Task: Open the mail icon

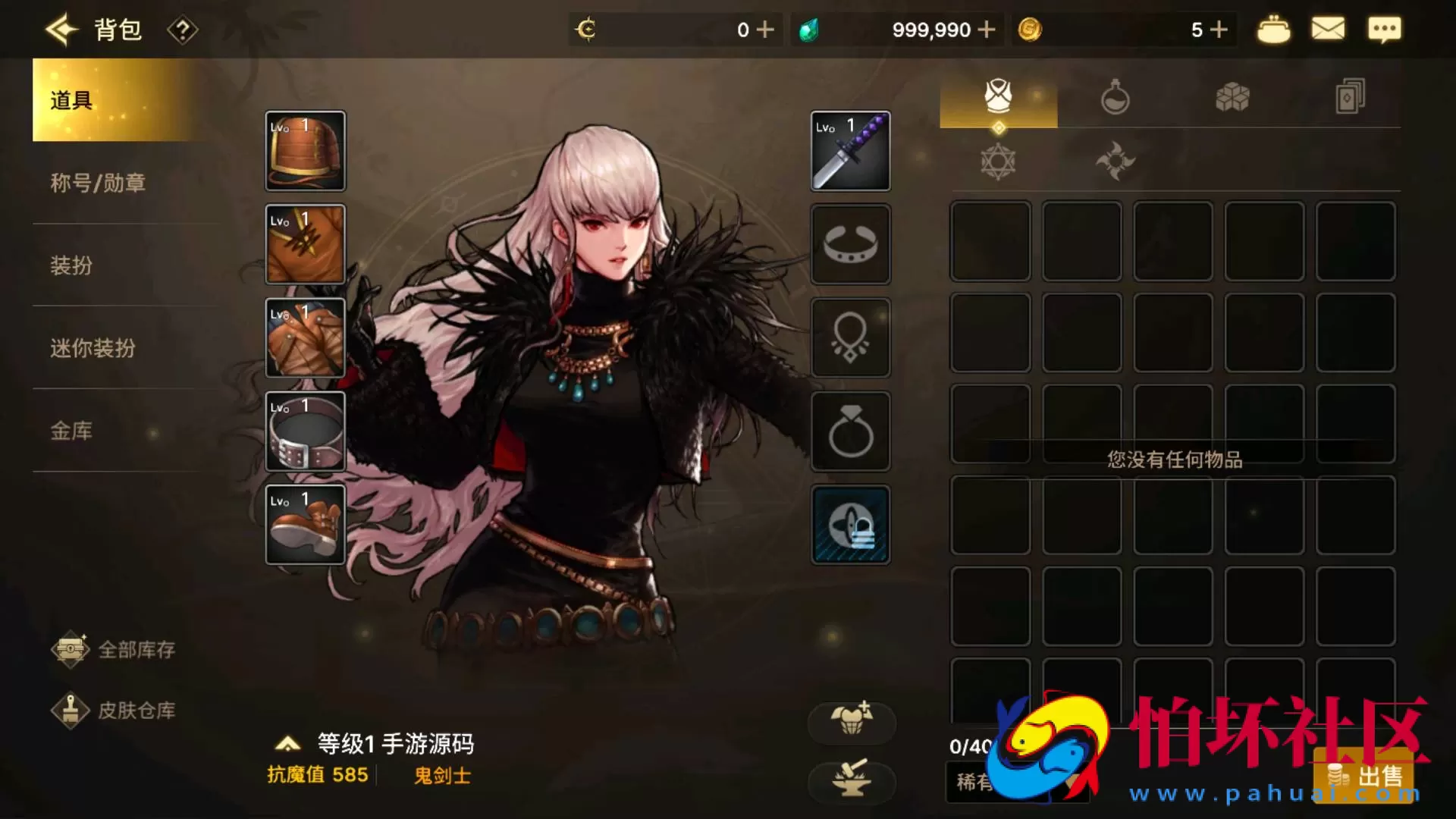Action: (1328, 29)
